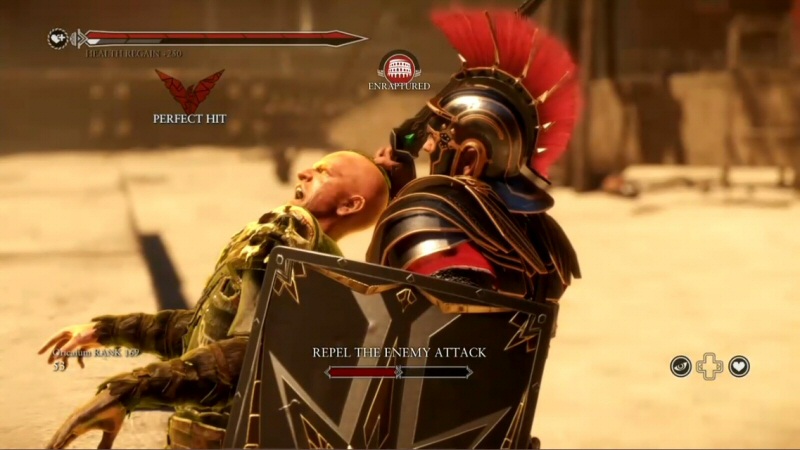
Task: Click the red eagle Perfect Hit emblem
Action: click(189, 91)
